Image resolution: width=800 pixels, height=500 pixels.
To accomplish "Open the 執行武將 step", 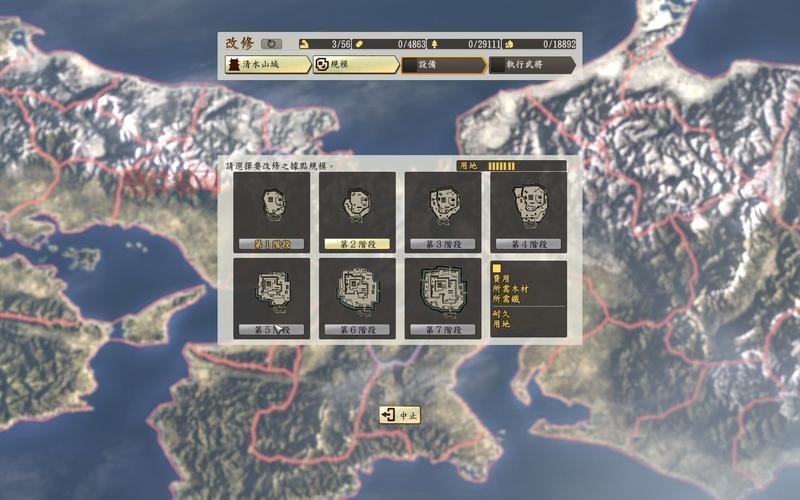I will click(531, 65).
